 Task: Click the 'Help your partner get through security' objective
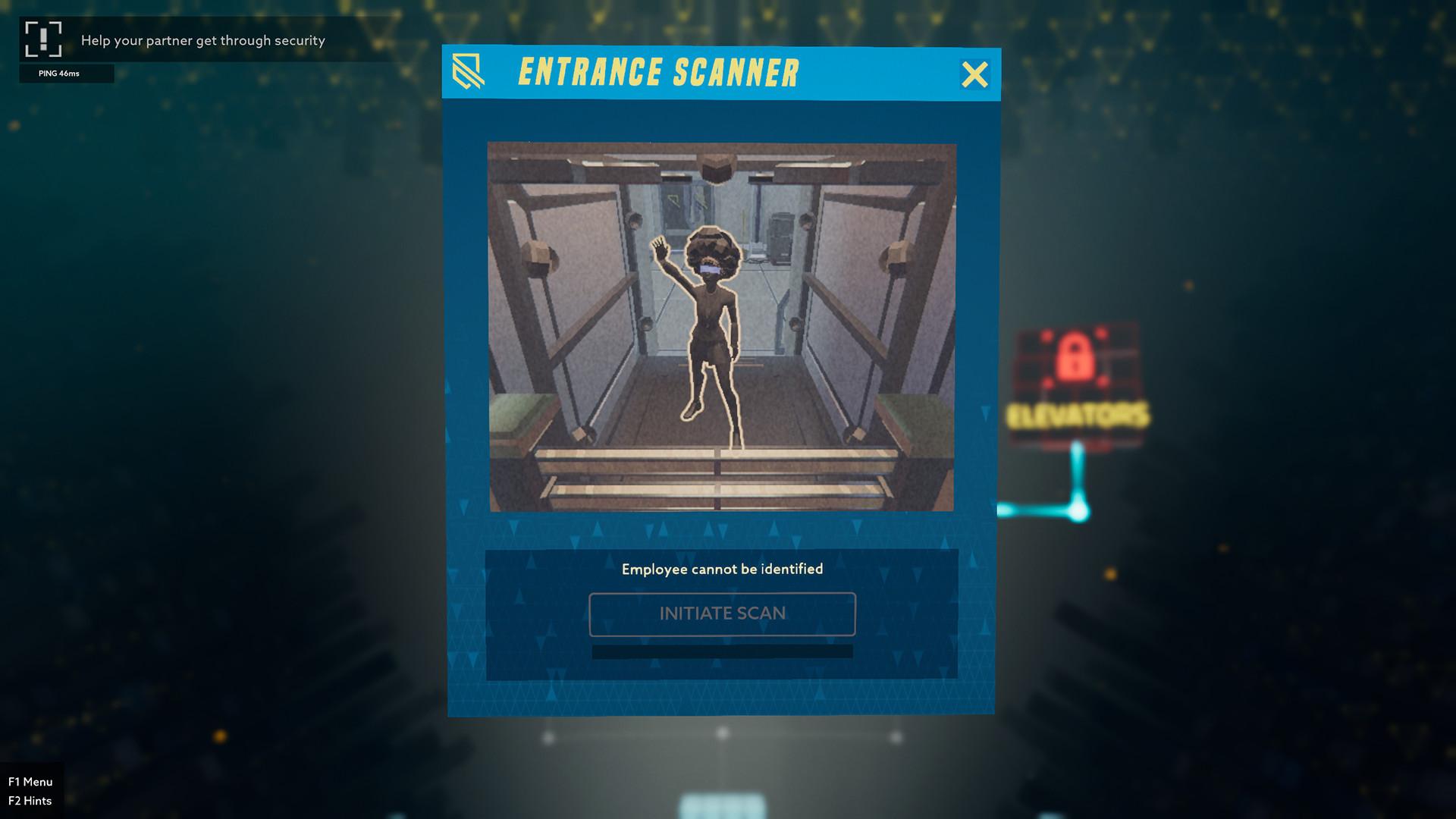(x=203, y=40)
